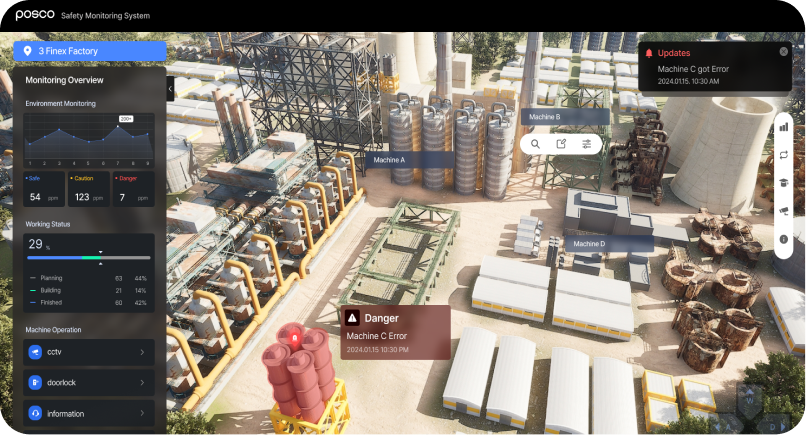Open the bar chart statistics icon
Image resolution: width=806 pixels, height=435 pixels.
click(784, 126)
